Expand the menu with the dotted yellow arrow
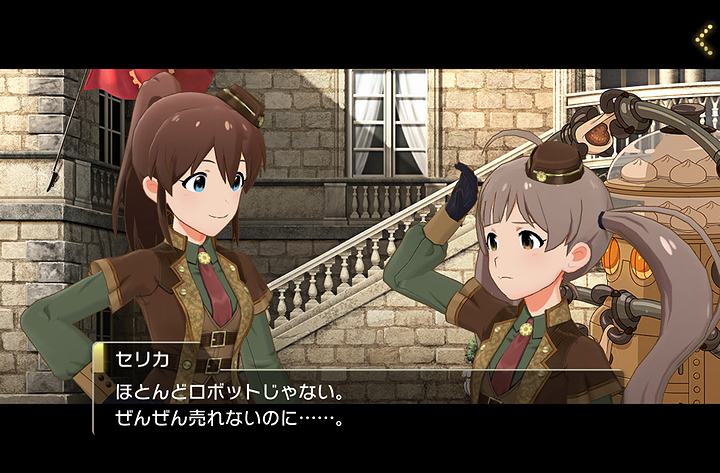The width and height of the screenshot is (720, 473). pyautogui.click(x=703, y=38)
